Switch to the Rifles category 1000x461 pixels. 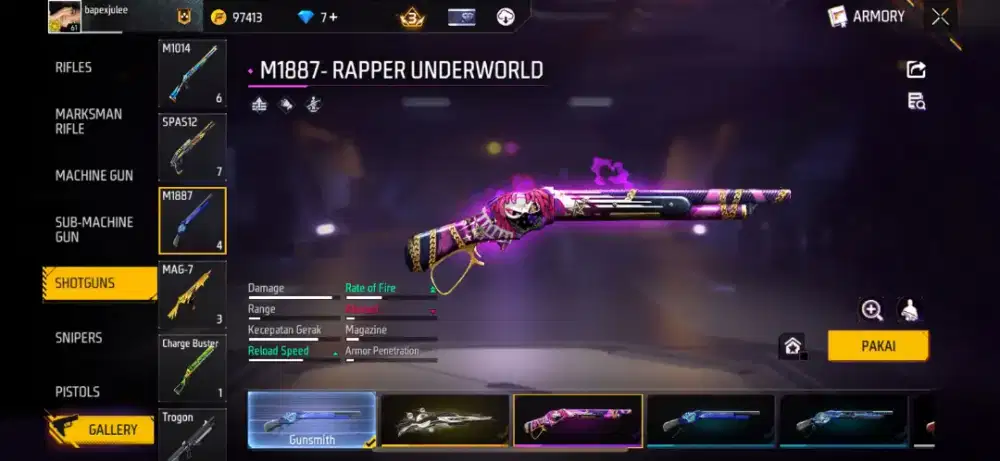point(73,67)
